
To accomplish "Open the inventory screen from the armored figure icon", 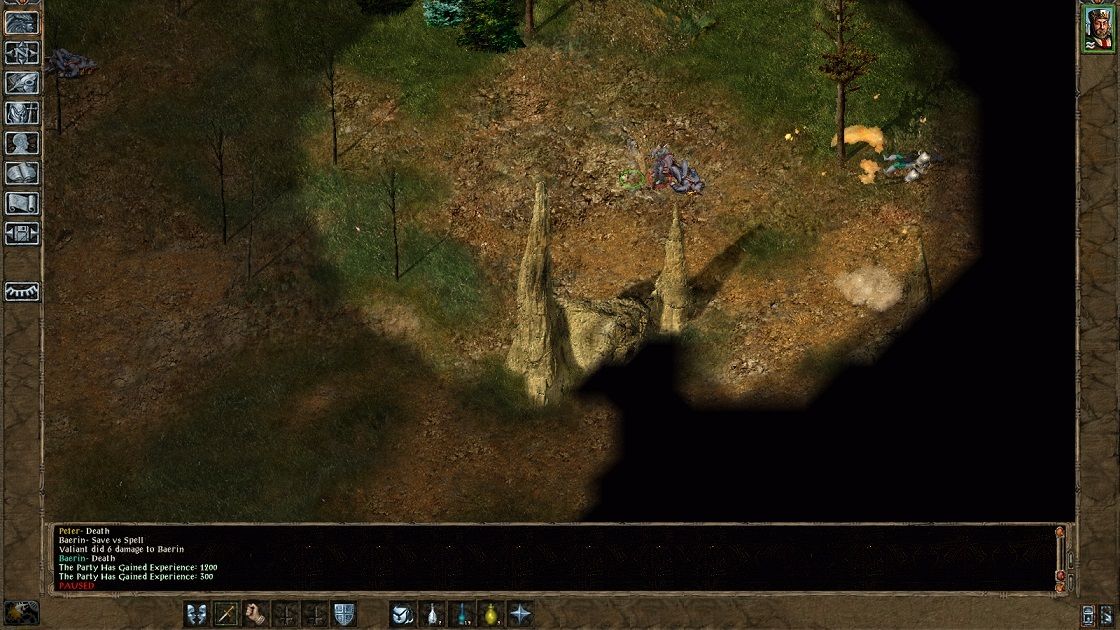I will [22, 113].
